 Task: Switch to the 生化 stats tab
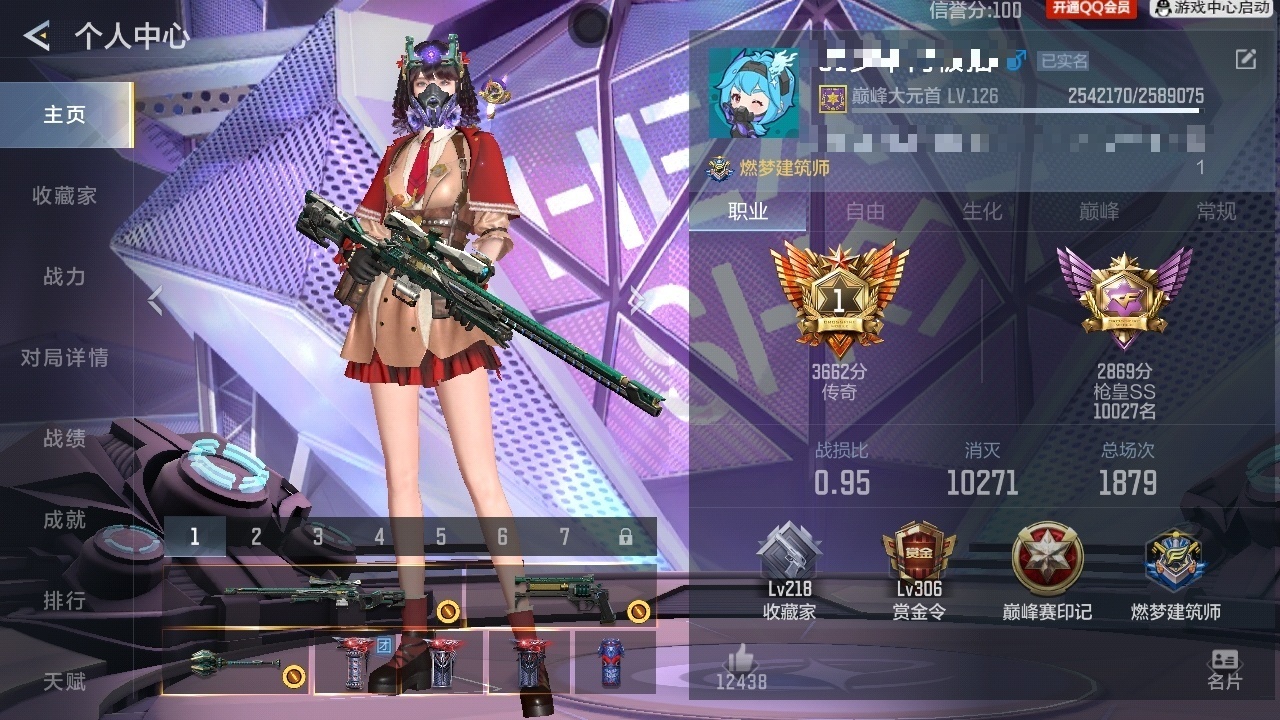(982, 211)
